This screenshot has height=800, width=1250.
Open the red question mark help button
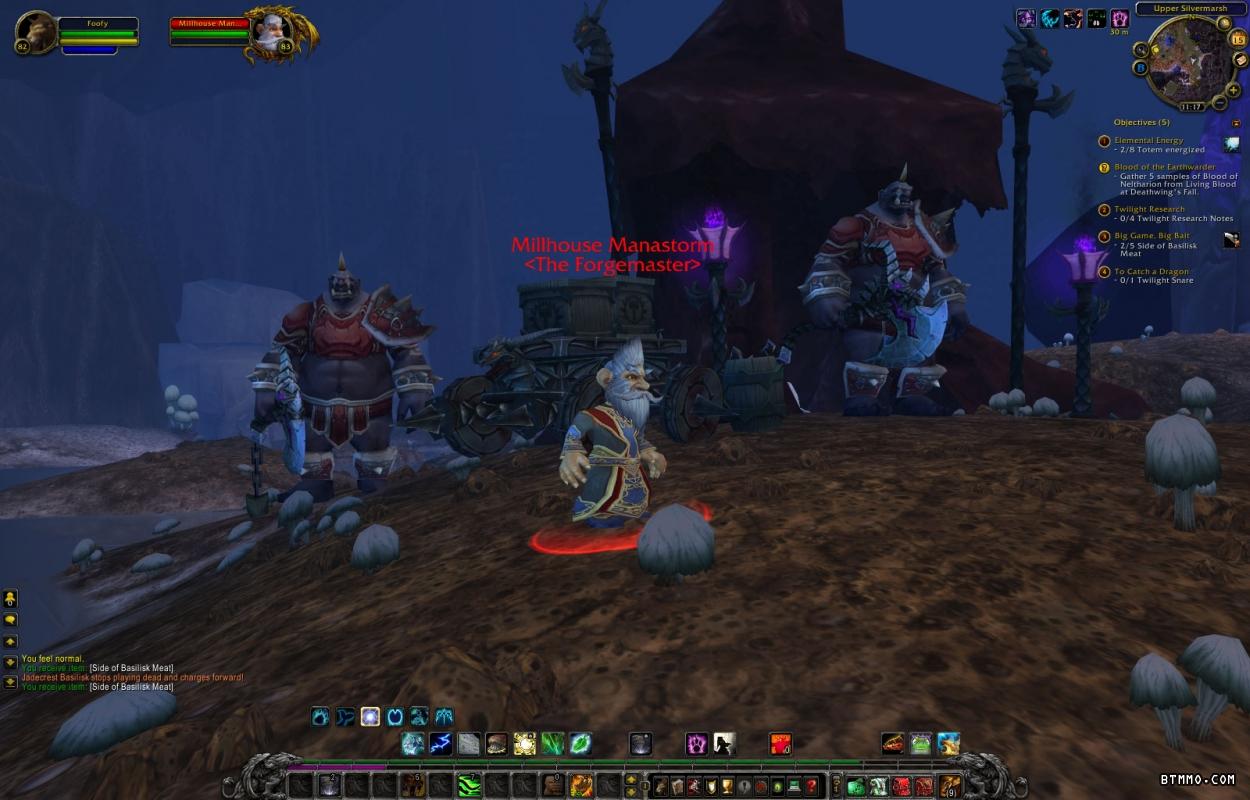[811, 786]
